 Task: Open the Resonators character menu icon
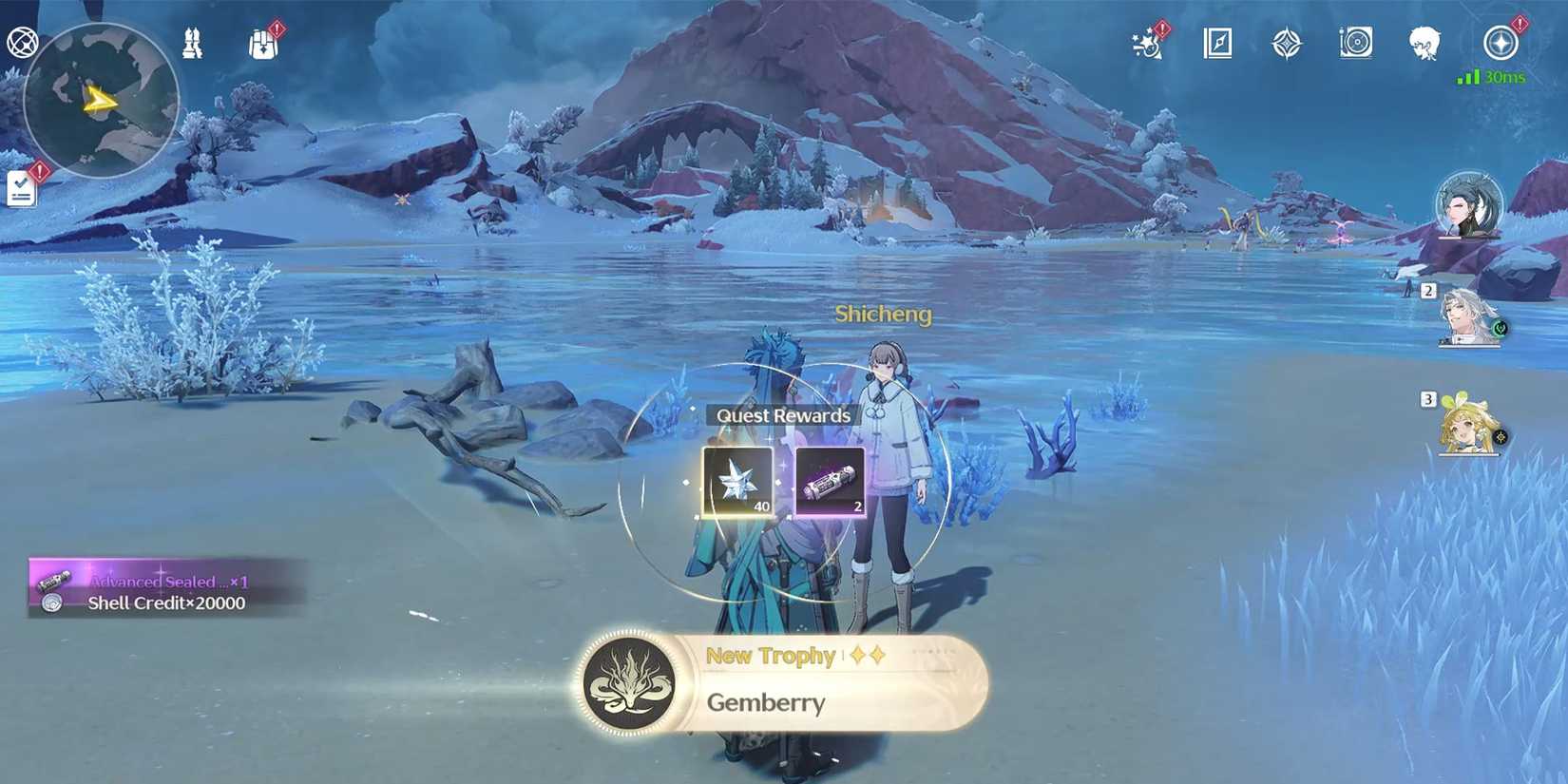click(1423, 43)
